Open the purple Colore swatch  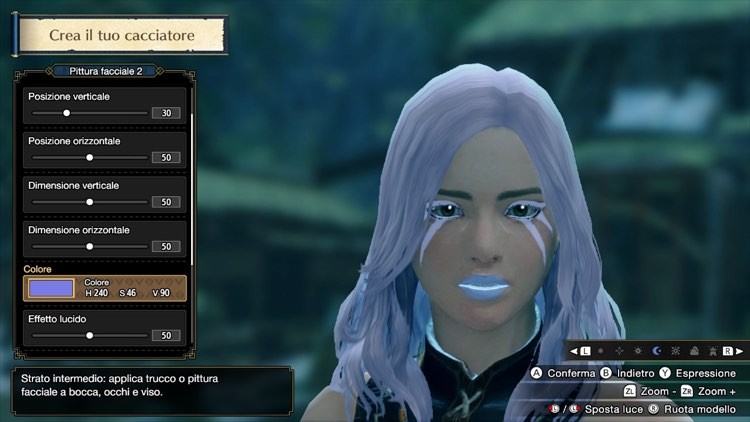51,288
